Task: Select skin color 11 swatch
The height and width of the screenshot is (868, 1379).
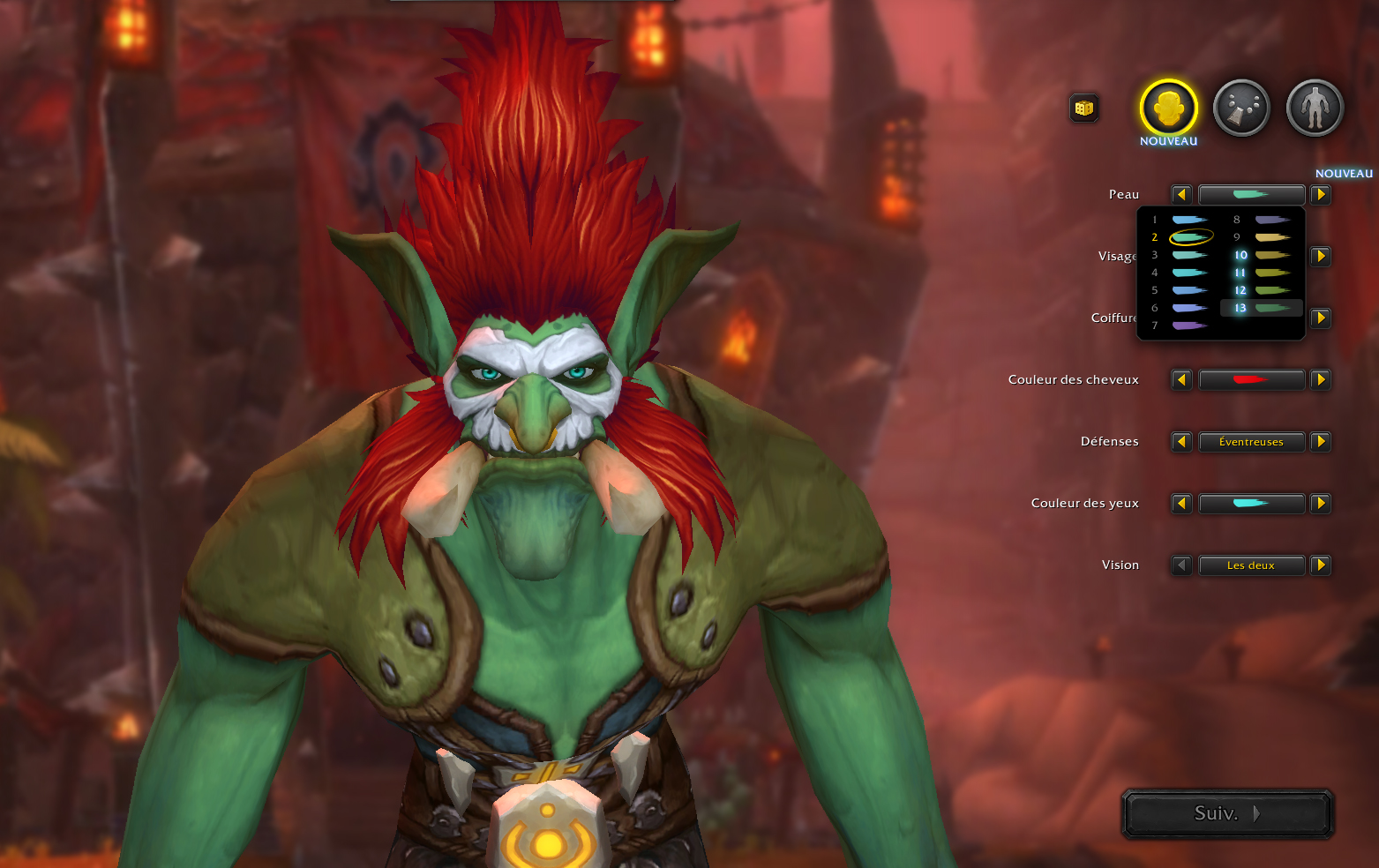Action: pos(1271,273)
